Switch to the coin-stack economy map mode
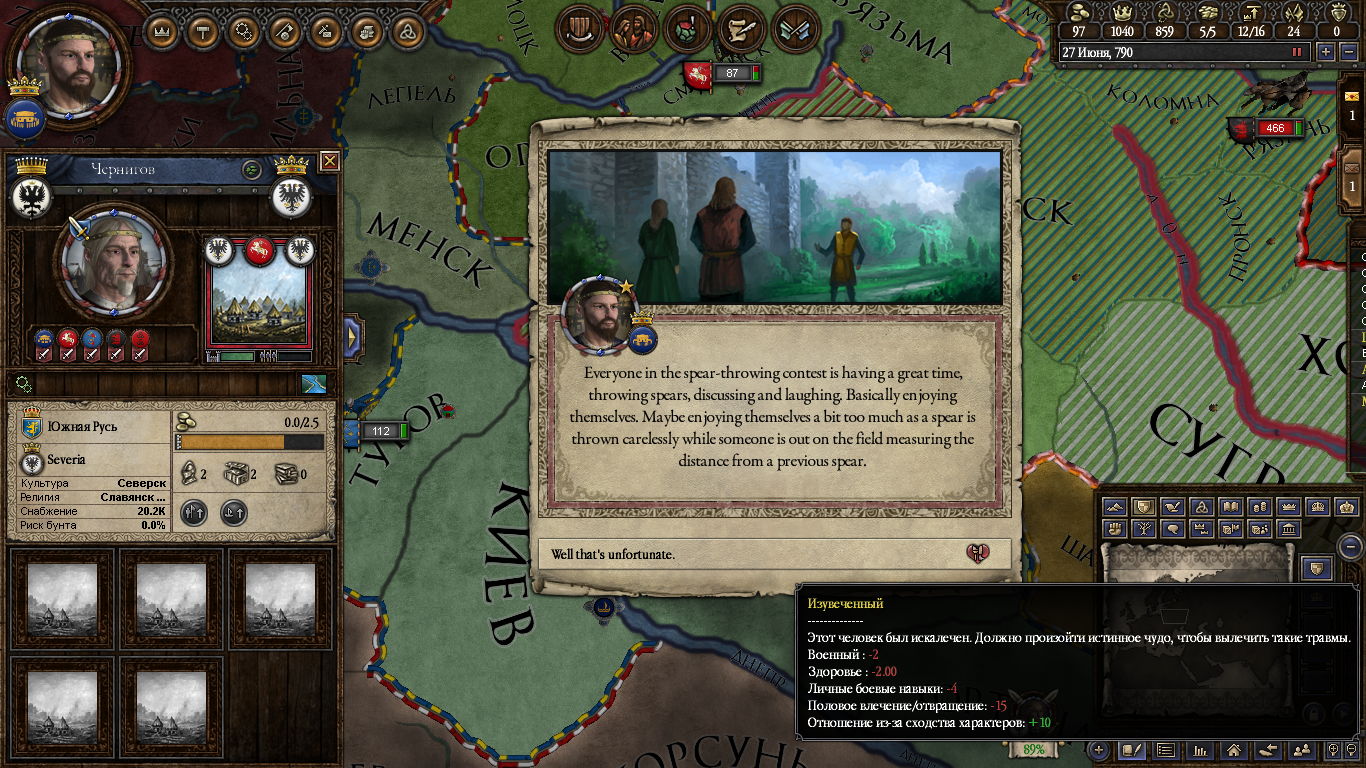The width and height of the screenshot is (1366, 768). coord(1260,507)
